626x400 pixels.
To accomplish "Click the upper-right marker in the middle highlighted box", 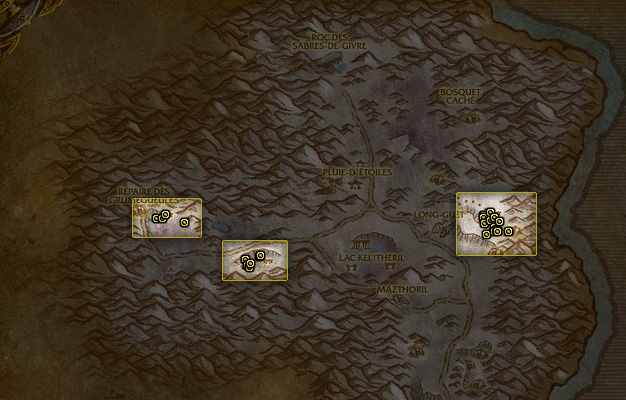I will click(260, 255).
